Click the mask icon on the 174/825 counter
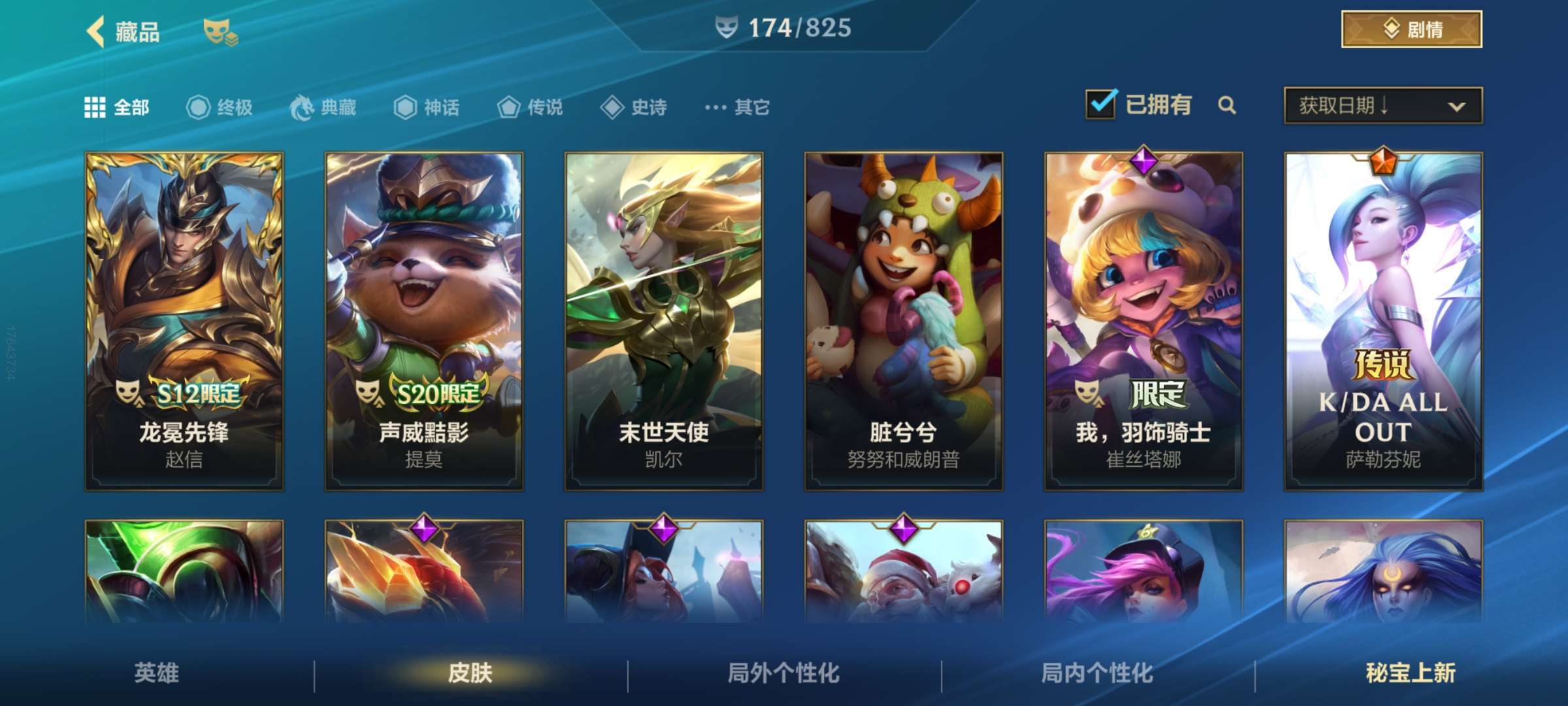The image size is (1568, 706). click(x=727, y=27)
